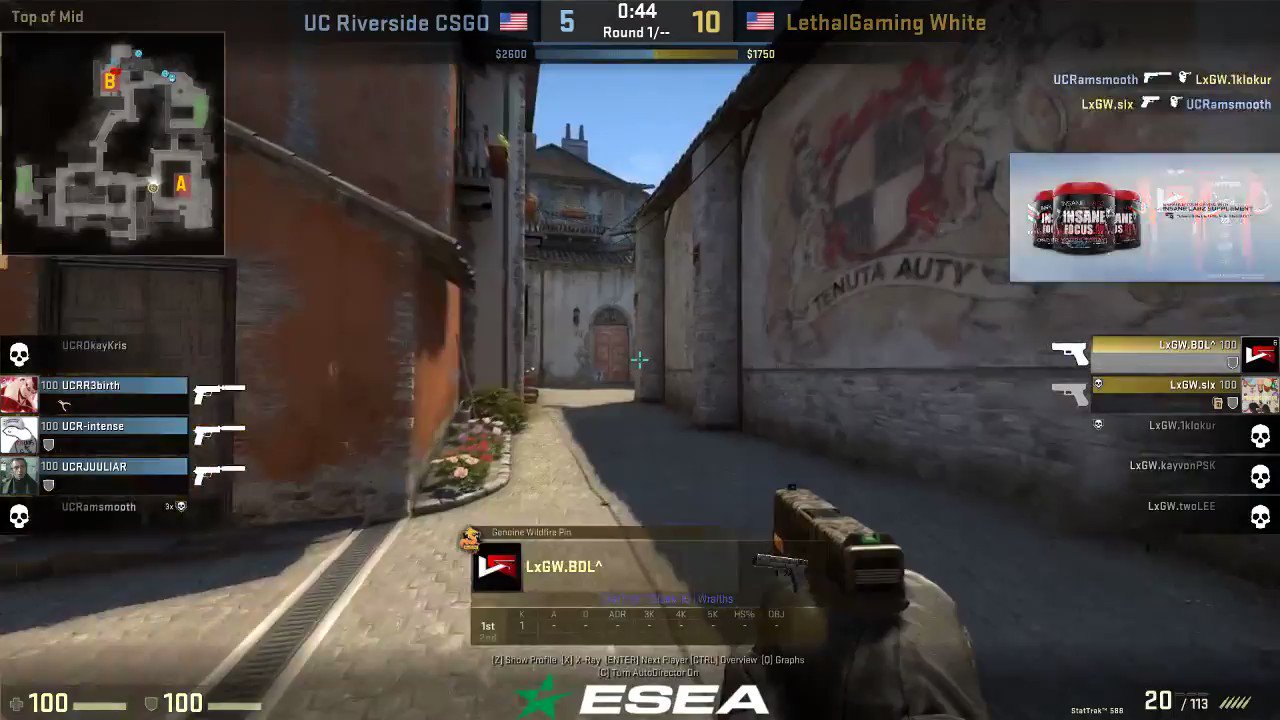This screenshot has height=720, width=1280.
Task: Toggle the round Graphs overlay
Action: [x=782, y=660]
